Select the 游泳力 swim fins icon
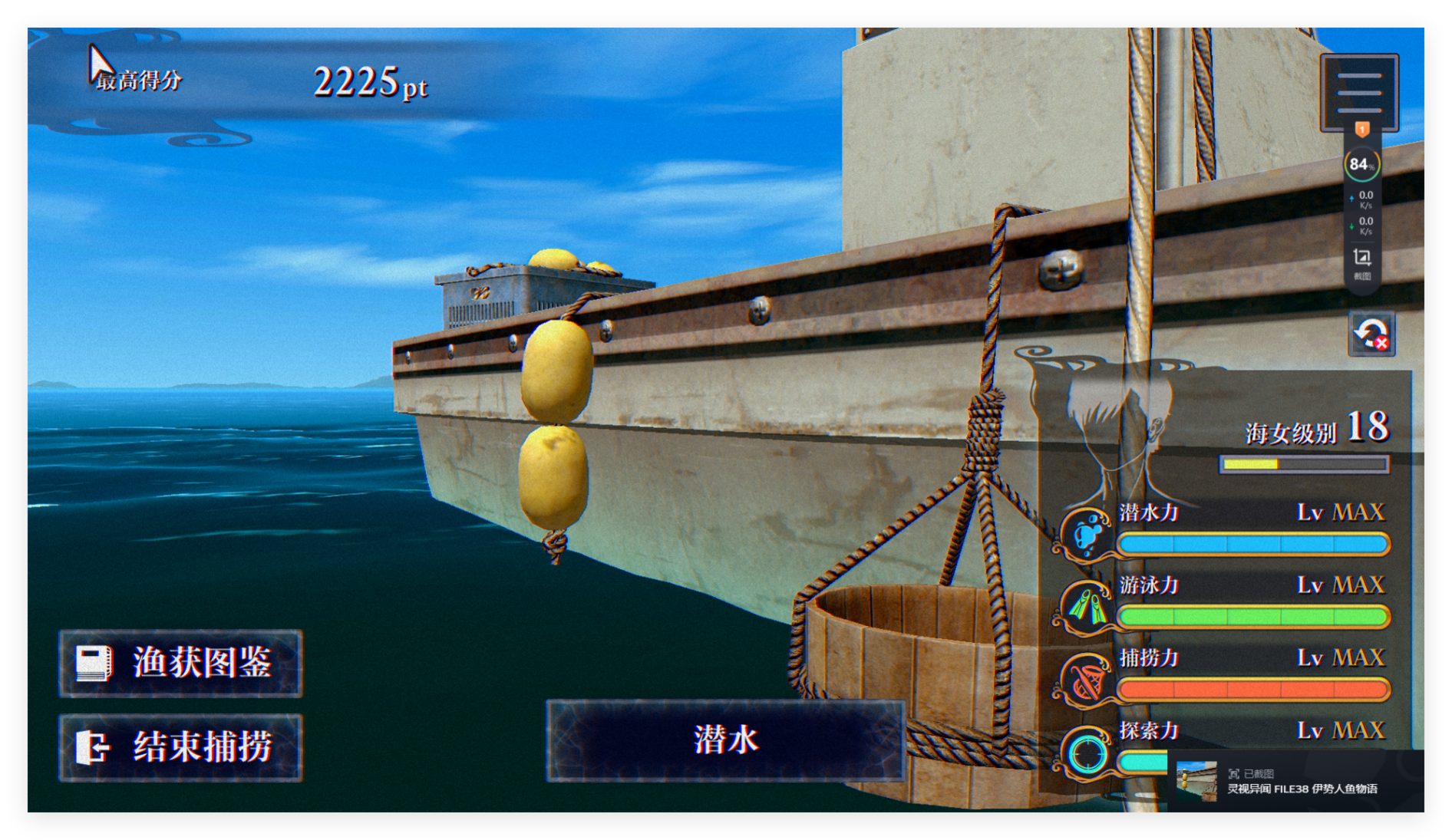 tap(1086, 607)
